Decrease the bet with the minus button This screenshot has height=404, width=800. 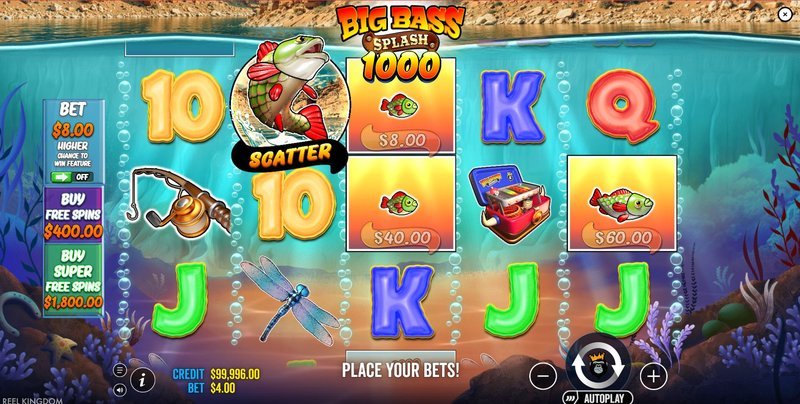542,377
